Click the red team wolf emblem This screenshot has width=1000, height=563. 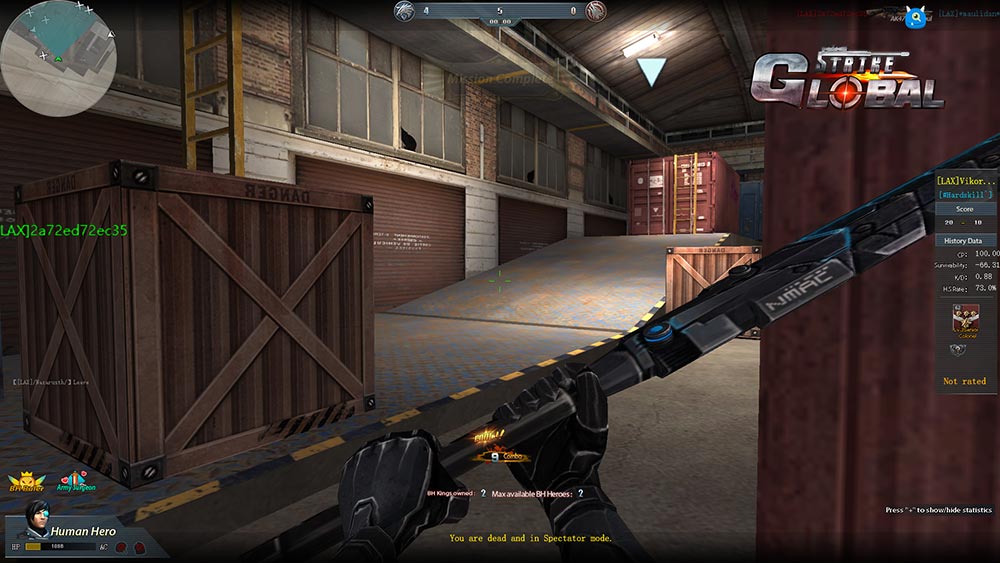pos(595,11)
